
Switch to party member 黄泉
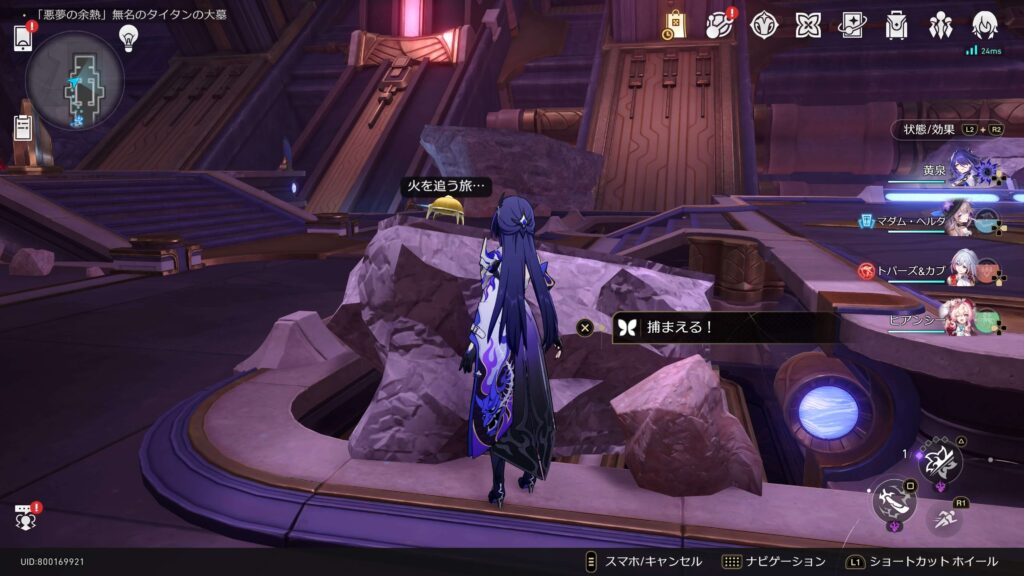click(961, 170)
